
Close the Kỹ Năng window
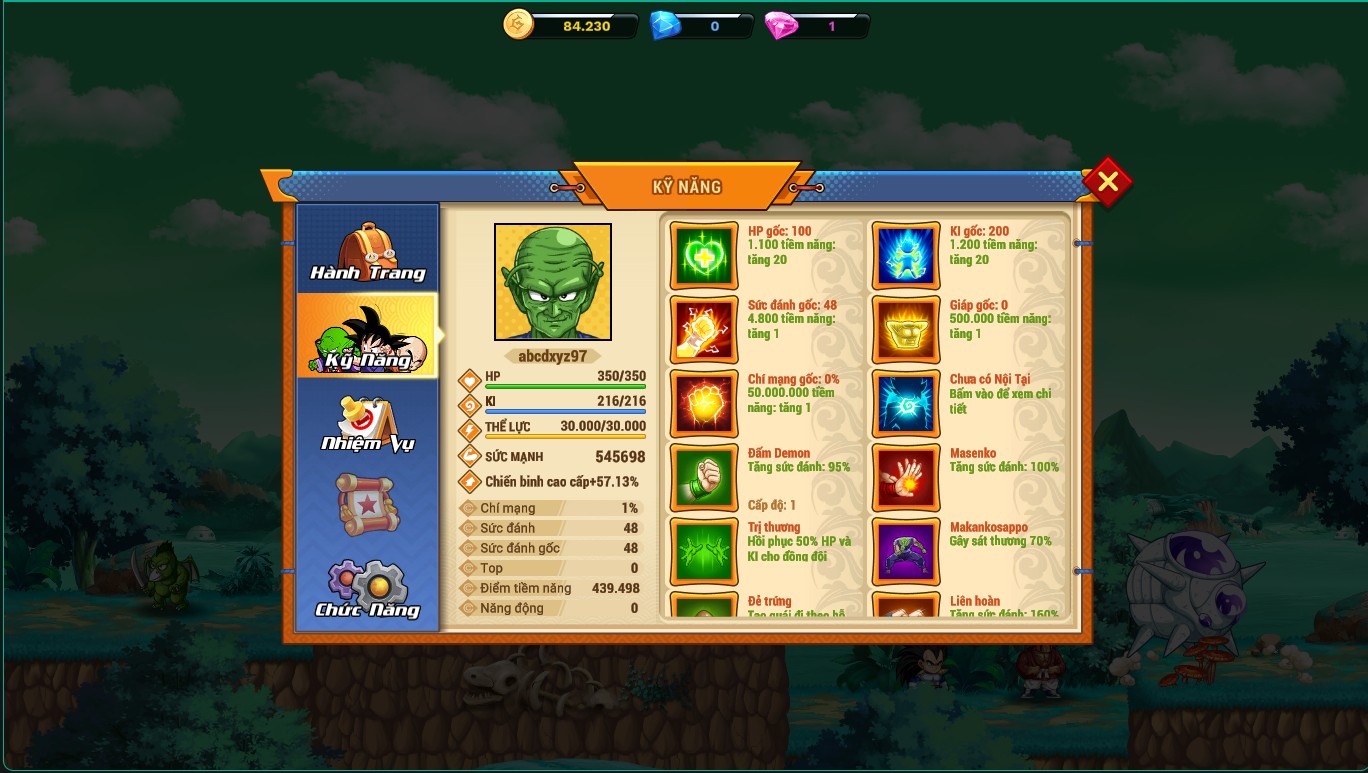(1107, 182)
